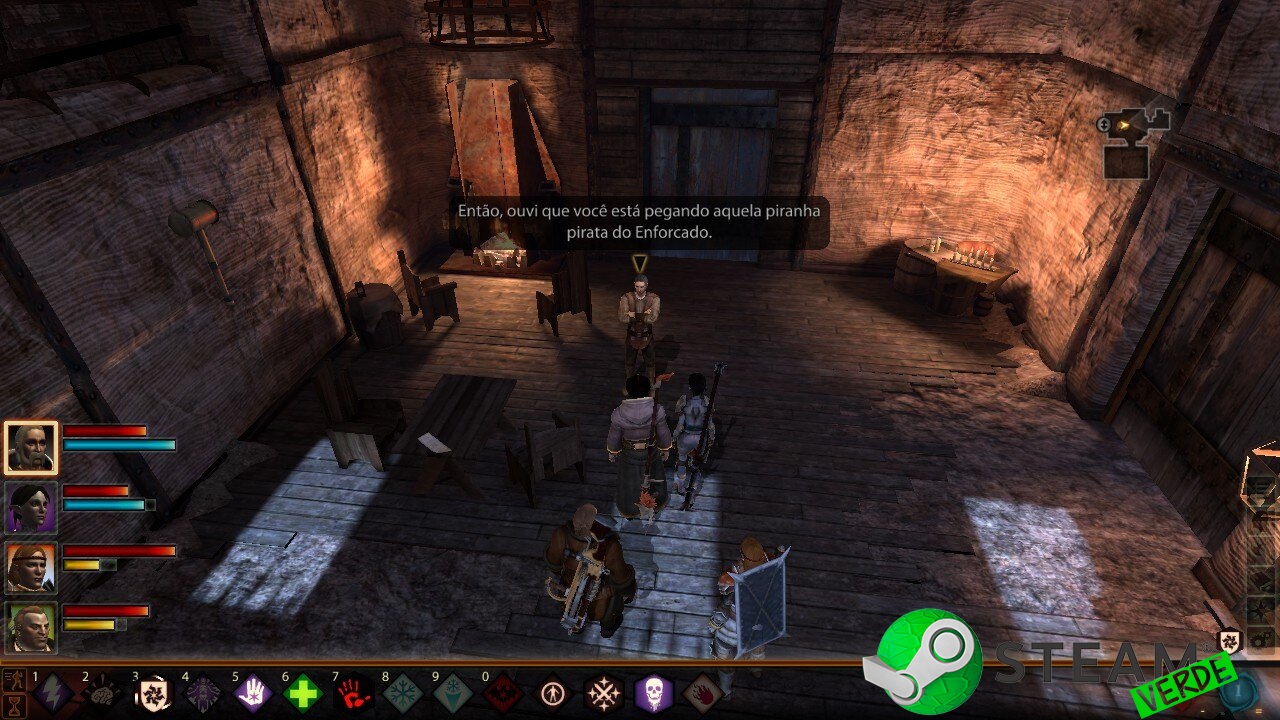Image resolution: width=1280 pixels, height=720 pixels.
Task: Click the hourglass button beside the hotbar
Action: click(x=15, y=704)
